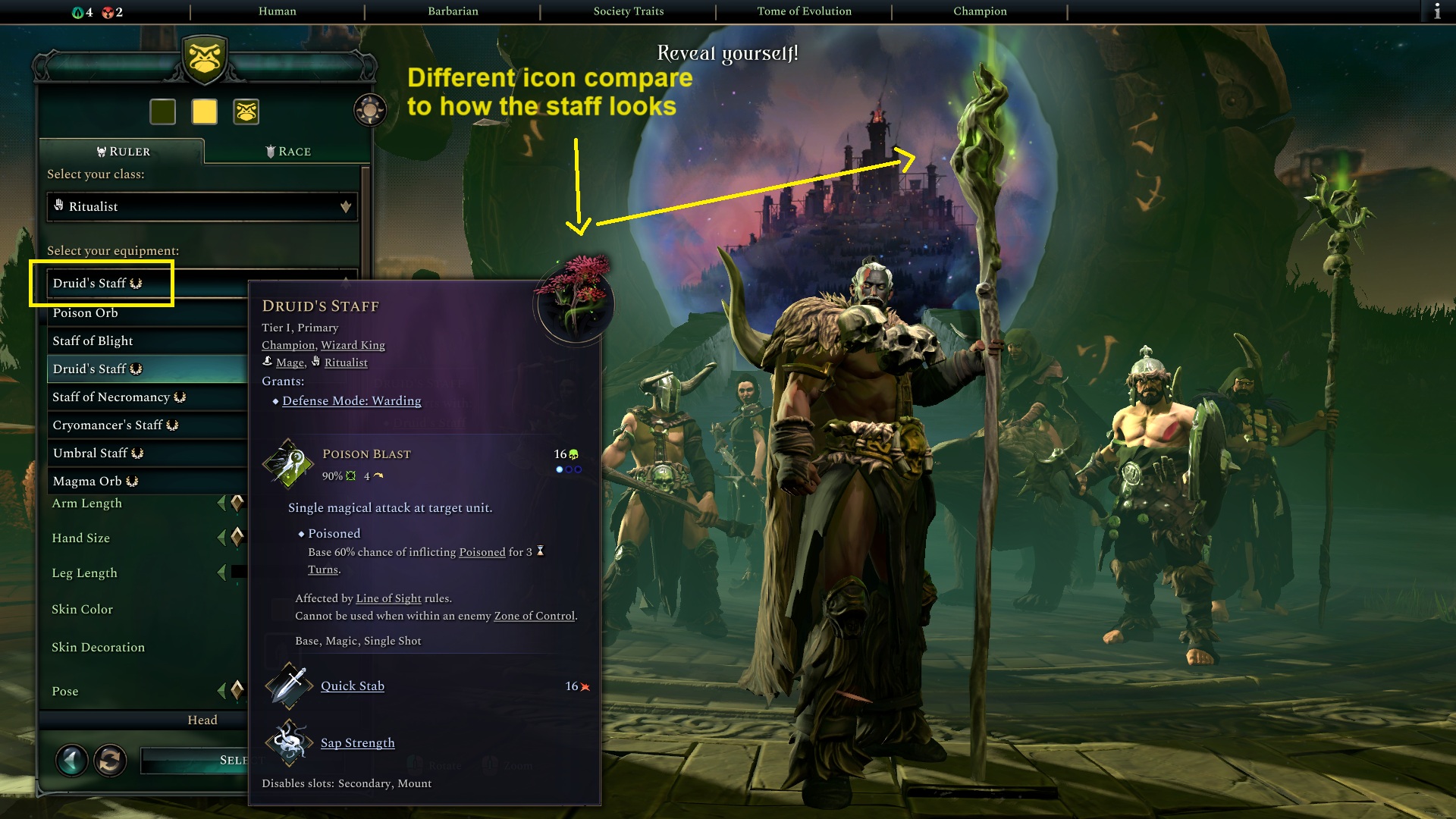Viewport: 1456px width, 819px height.
Task: Open the info icon in the top-right corner
Action: point(1439,11)
